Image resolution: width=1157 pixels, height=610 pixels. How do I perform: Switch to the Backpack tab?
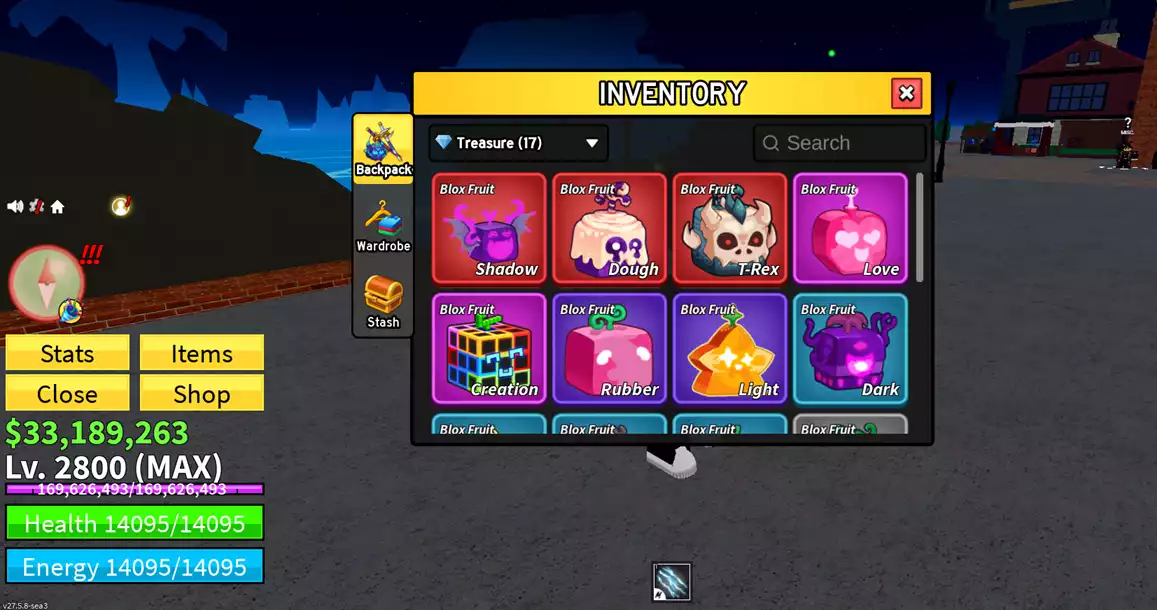click(x=383, y=149)
